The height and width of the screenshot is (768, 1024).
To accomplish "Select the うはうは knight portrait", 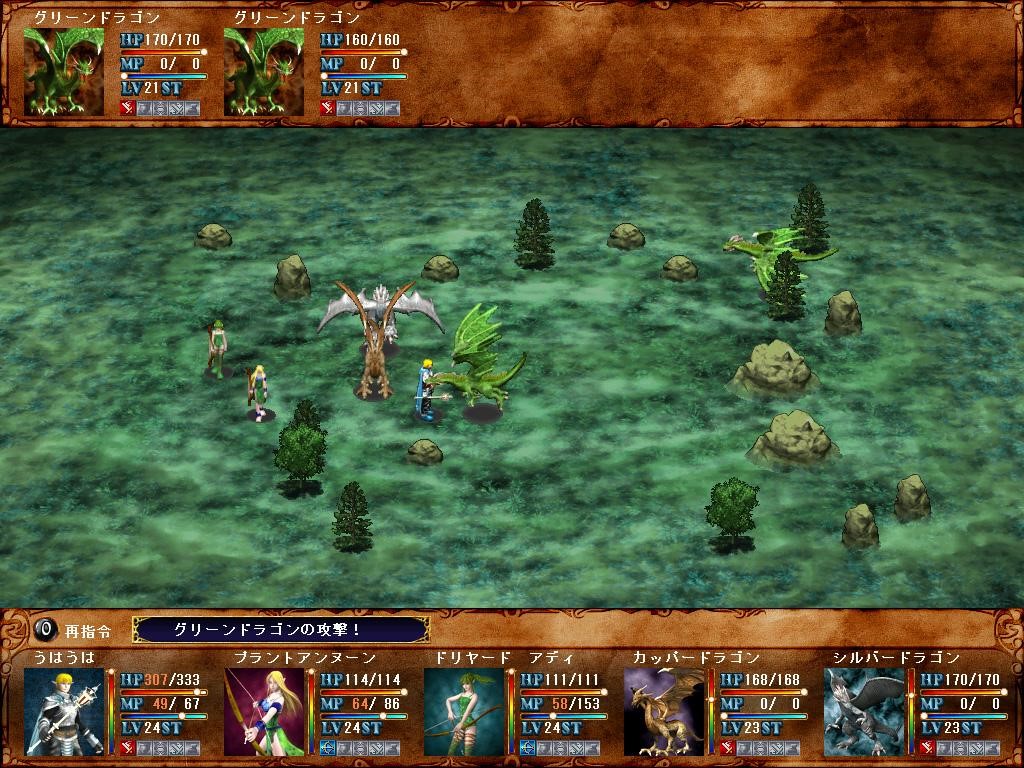I will tap(64, 711).
